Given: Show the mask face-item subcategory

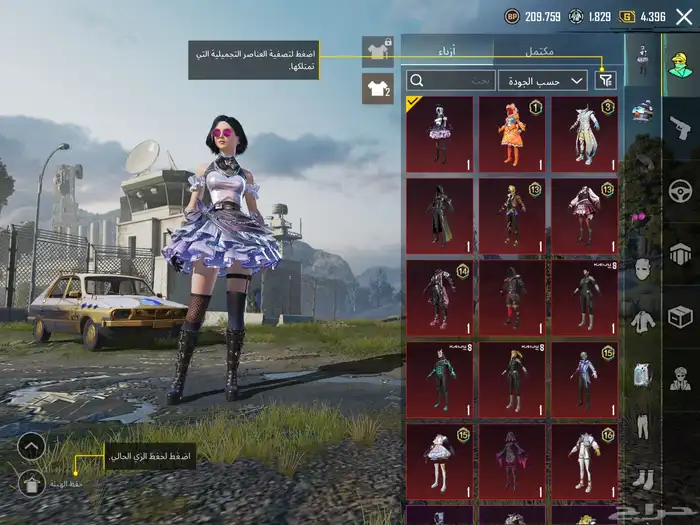Looking at the screenshot, I should coord(642,268).
